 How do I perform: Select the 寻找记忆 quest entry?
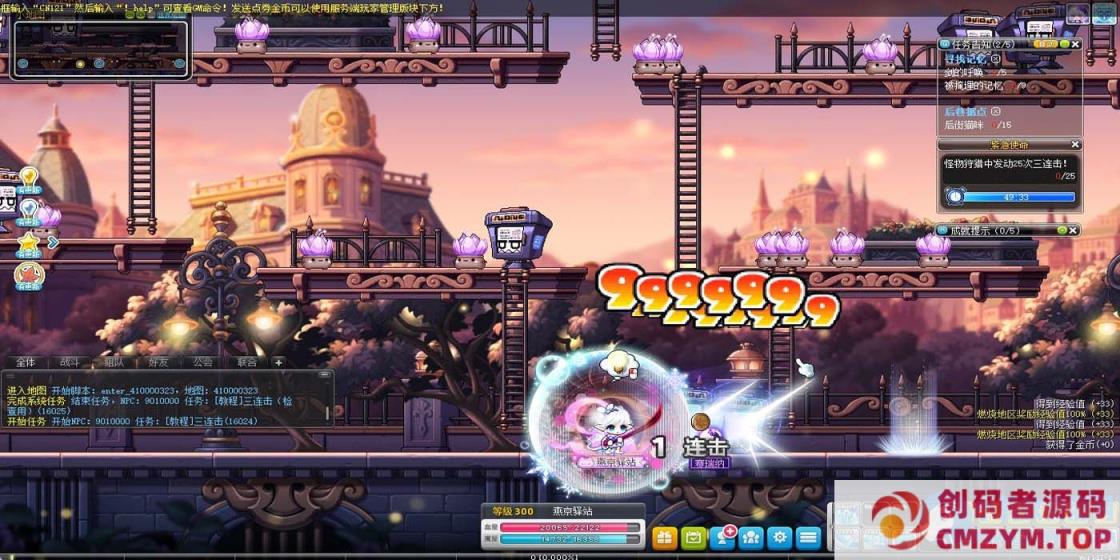tap(965, 59)
